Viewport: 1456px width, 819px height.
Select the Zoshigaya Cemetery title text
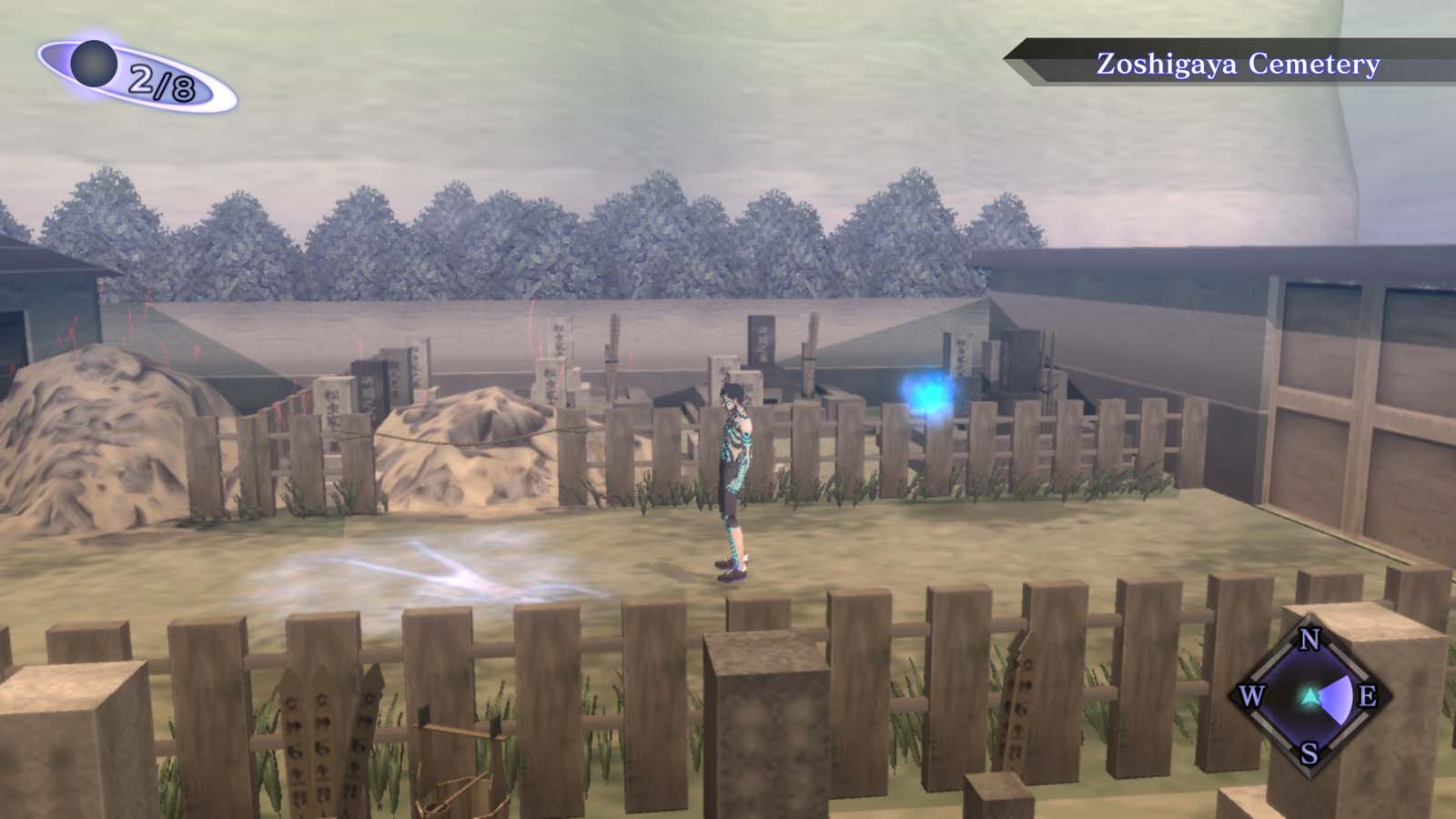(1238, 64)
